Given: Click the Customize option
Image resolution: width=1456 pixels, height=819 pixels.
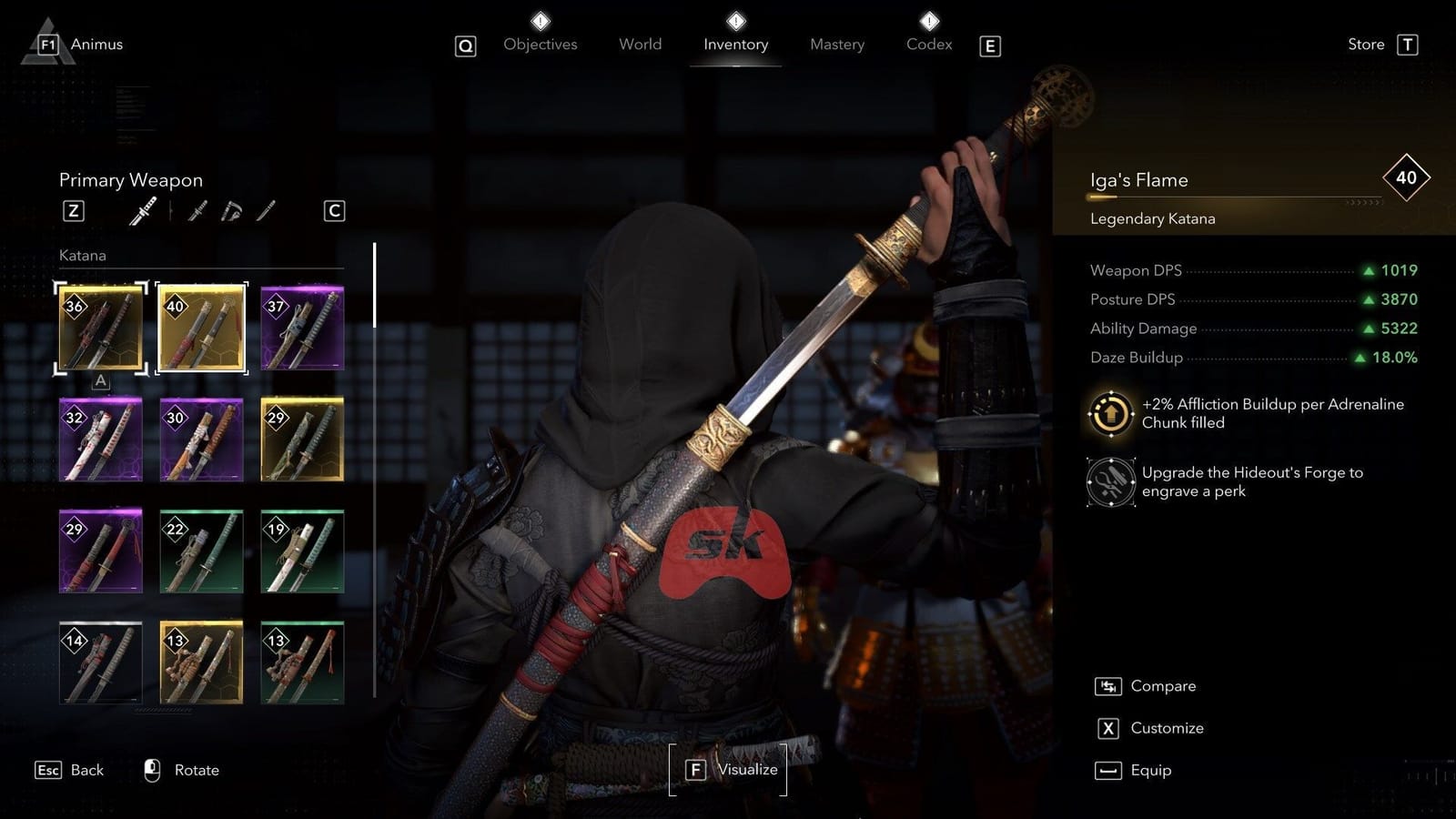Looking at the screenshot, I should [1166, 728].
